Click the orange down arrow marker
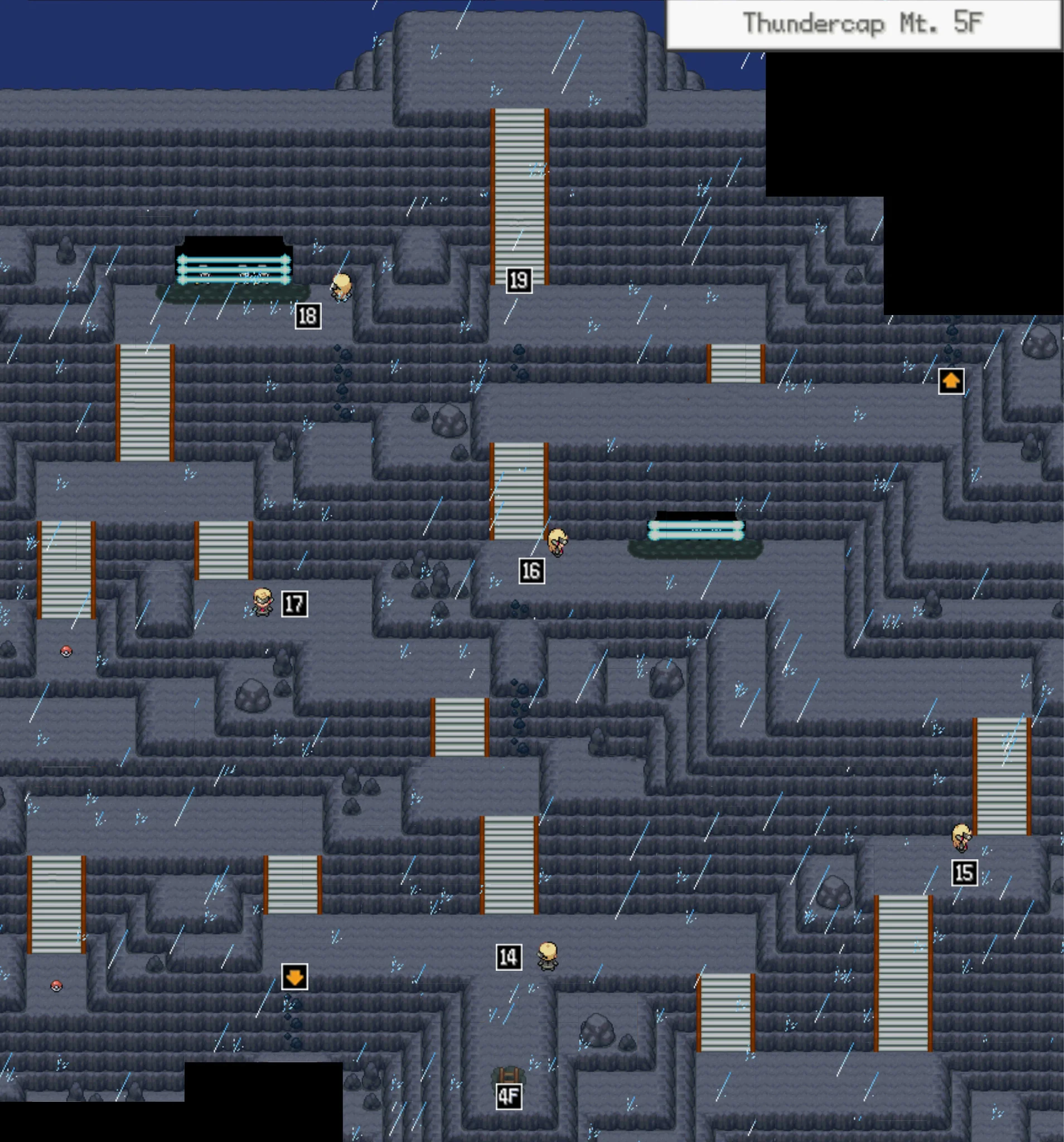The image size is (1064, 1142). coord(294,976)
